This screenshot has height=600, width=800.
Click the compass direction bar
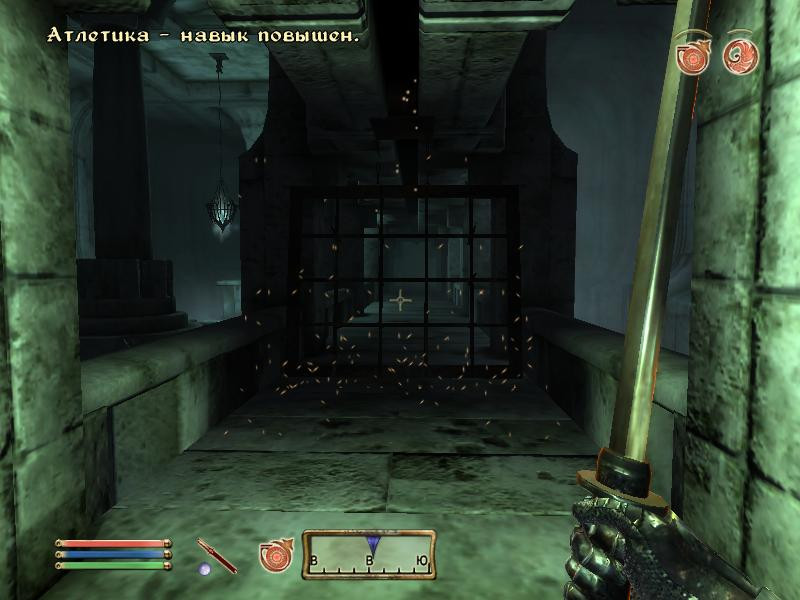369,553
